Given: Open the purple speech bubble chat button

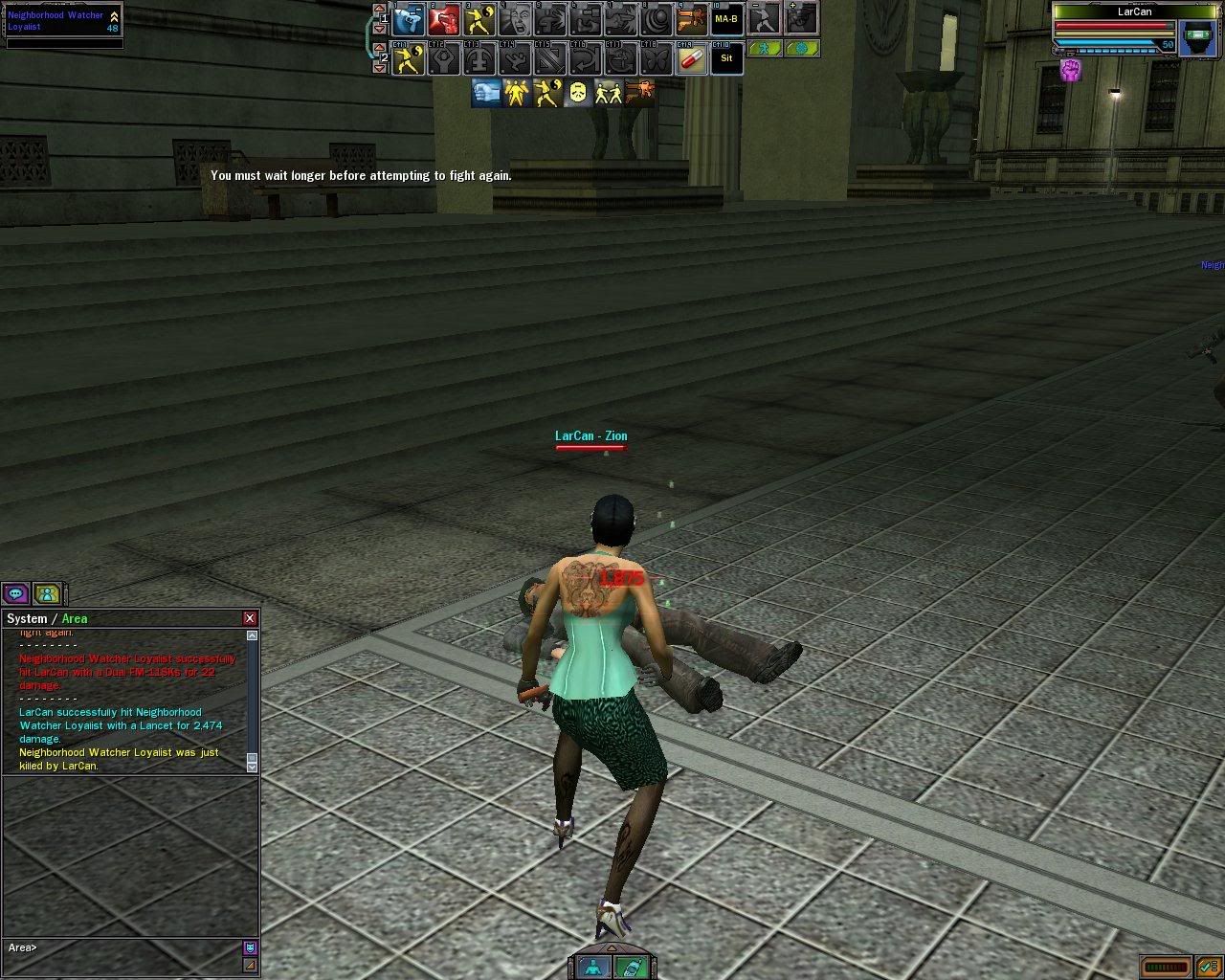Looking at the screenshot, I should [x=15, y=593].
